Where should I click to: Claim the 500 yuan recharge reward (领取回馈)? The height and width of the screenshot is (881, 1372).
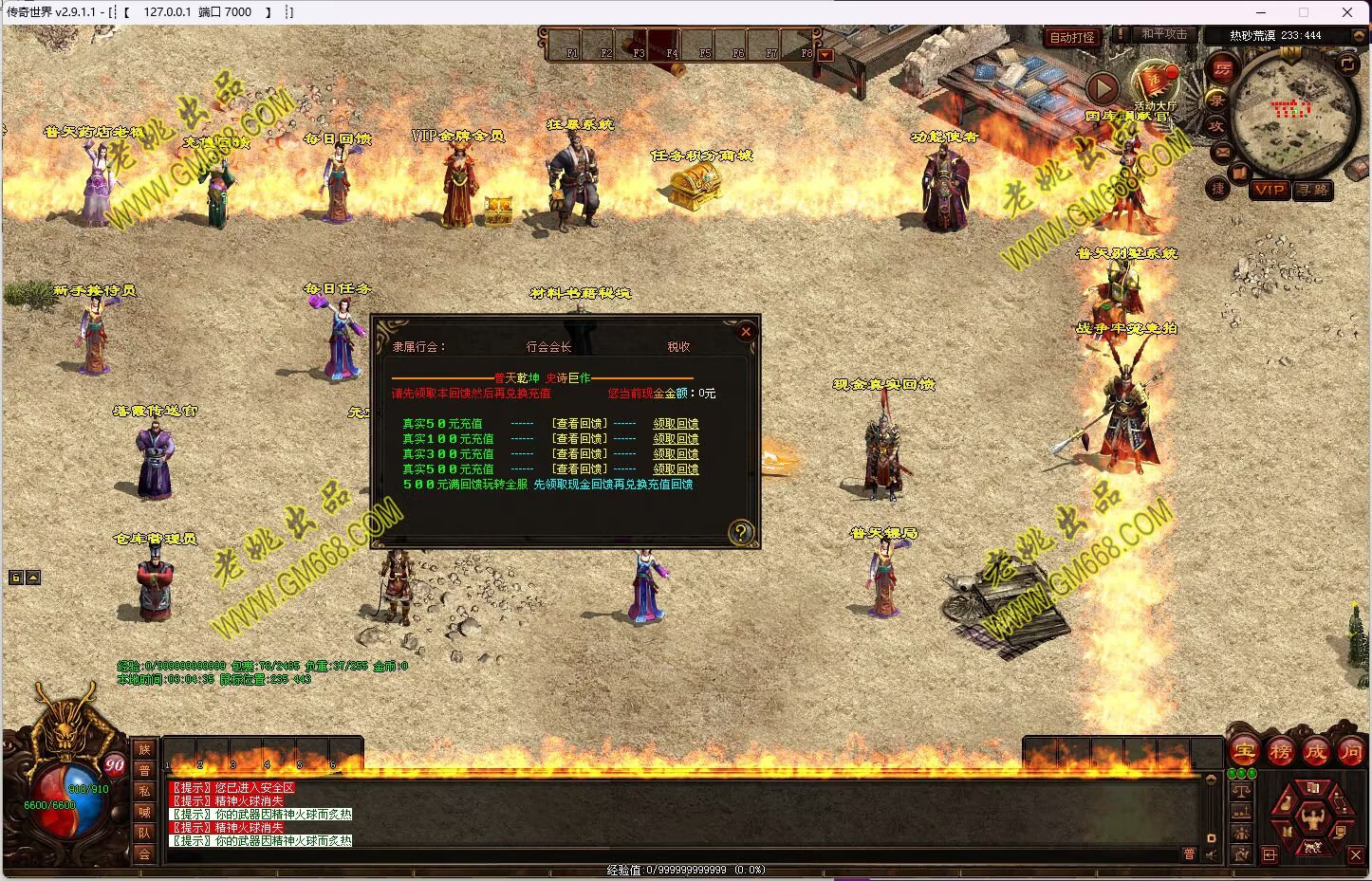tap(676, 469)
